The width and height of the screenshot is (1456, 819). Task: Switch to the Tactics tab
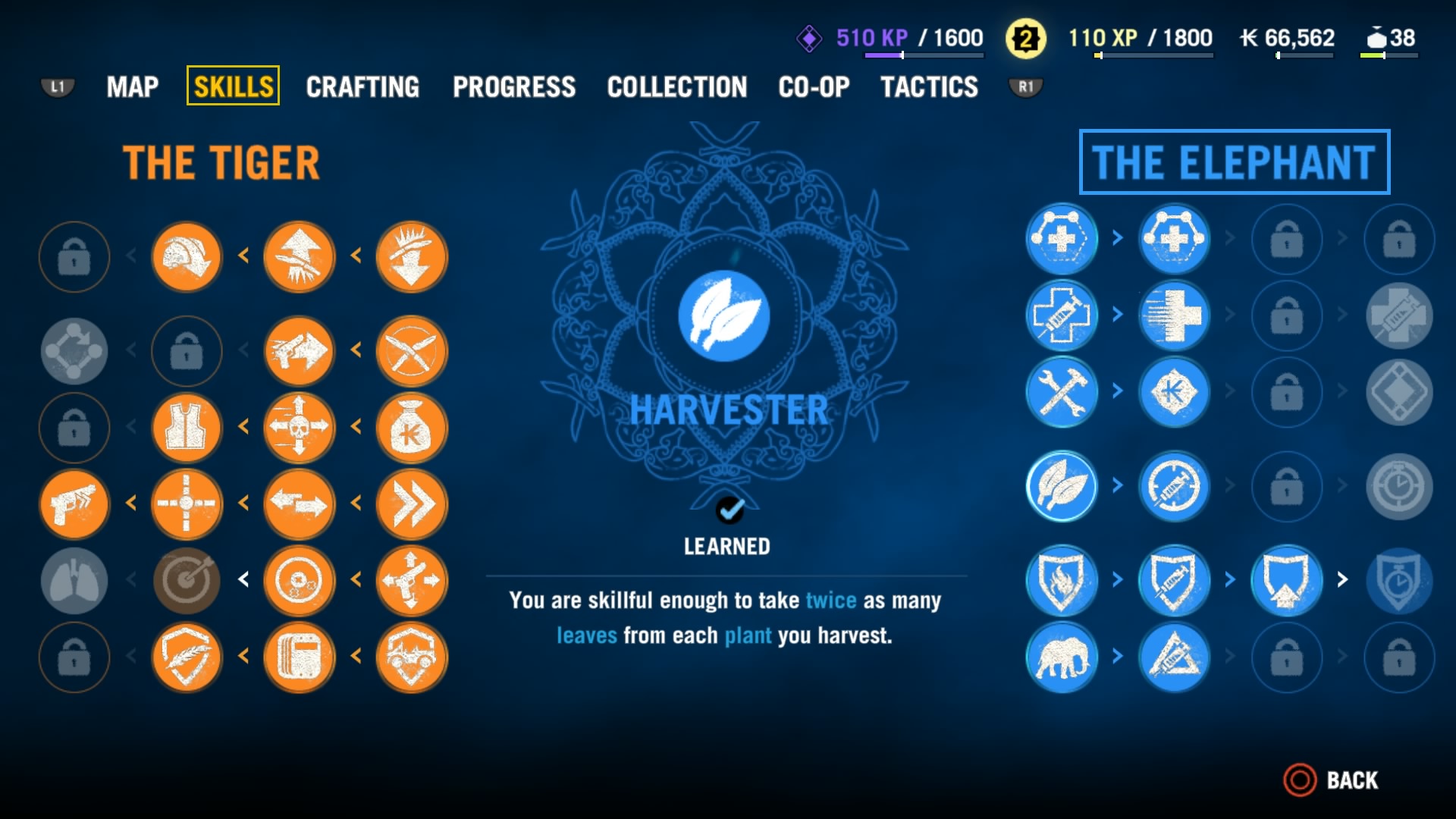(929, 87)
